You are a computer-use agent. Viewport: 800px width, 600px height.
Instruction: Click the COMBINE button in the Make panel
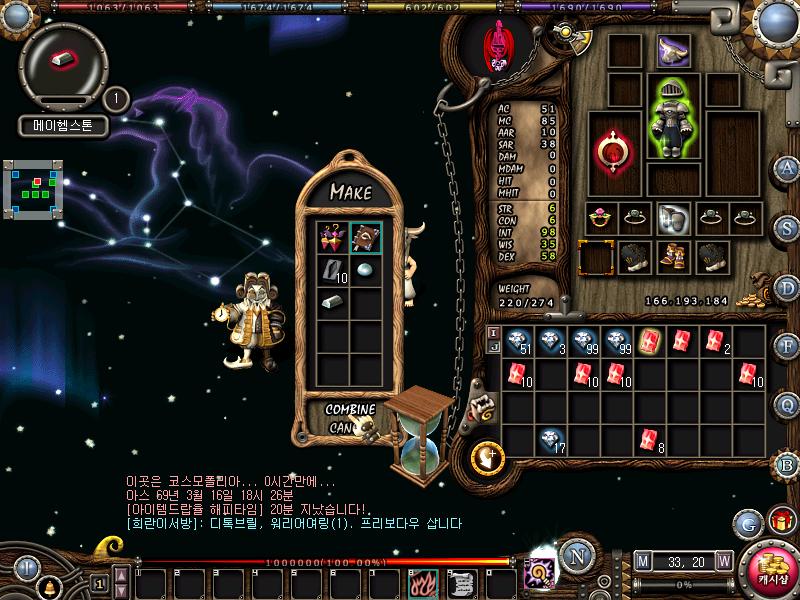[x=350, y=410]
